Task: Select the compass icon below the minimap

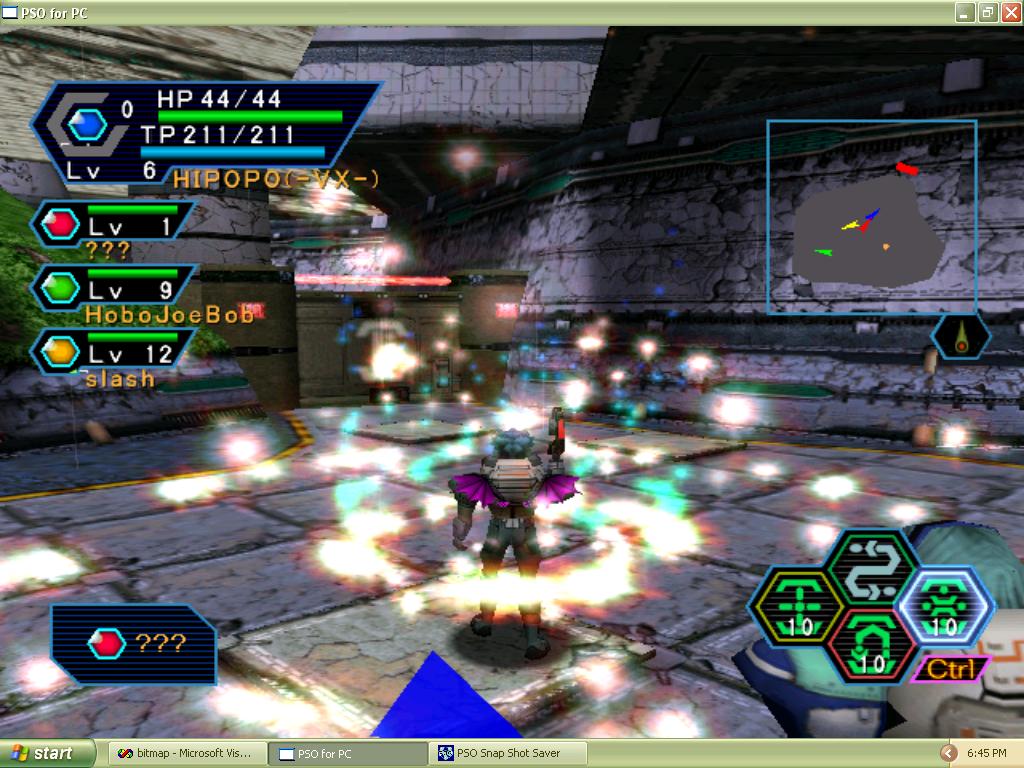Action: point(961,337)
